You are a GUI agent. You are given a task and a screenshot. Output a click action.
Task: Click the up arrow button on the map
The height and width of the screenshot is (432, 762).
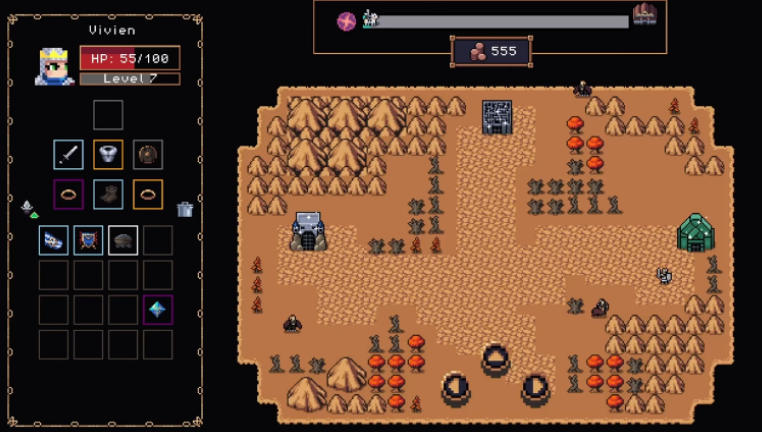[x=496, y=358]
